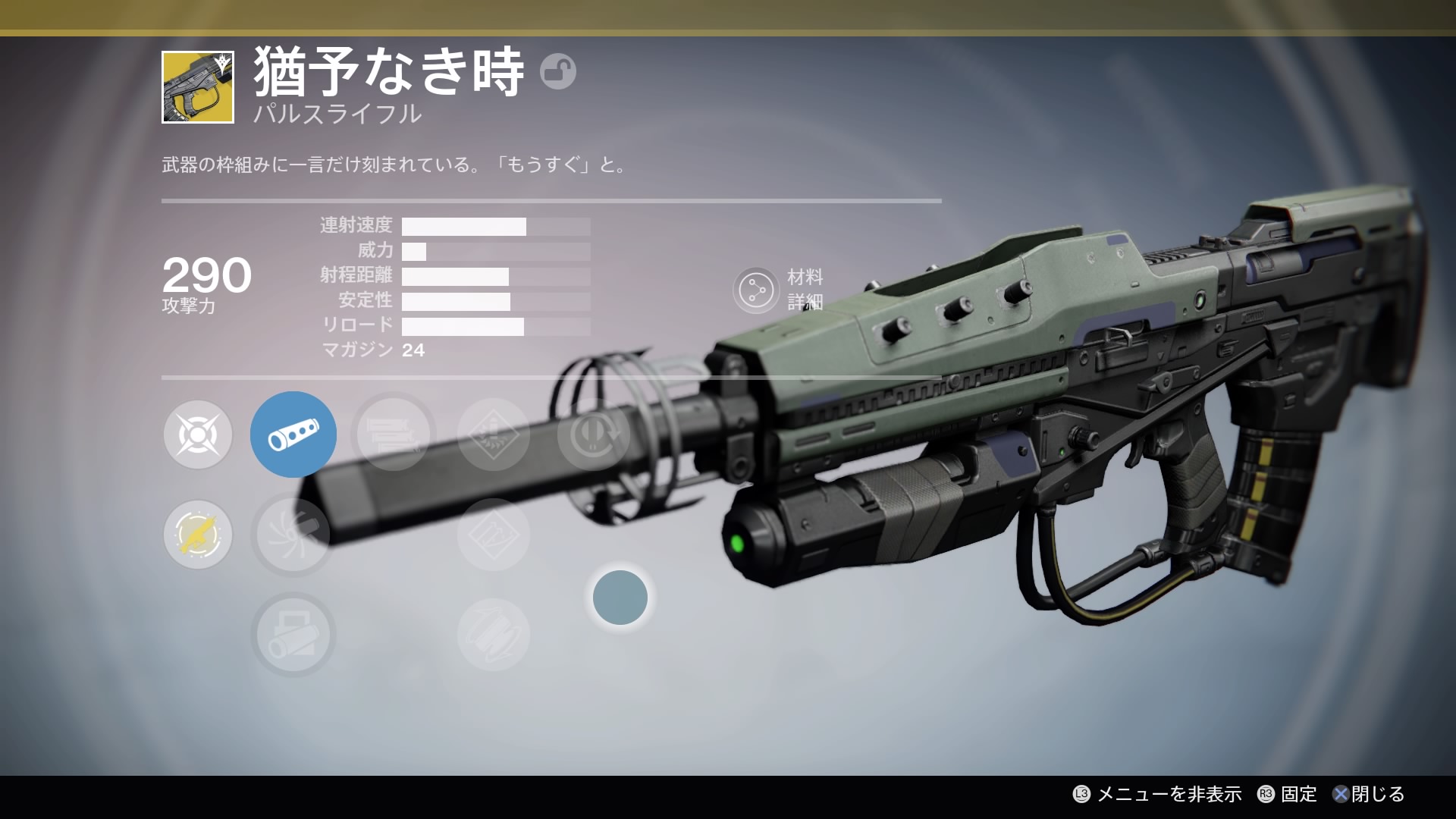Toggle the weapon lock icon

pyautogui.click(x=558, y=72)
